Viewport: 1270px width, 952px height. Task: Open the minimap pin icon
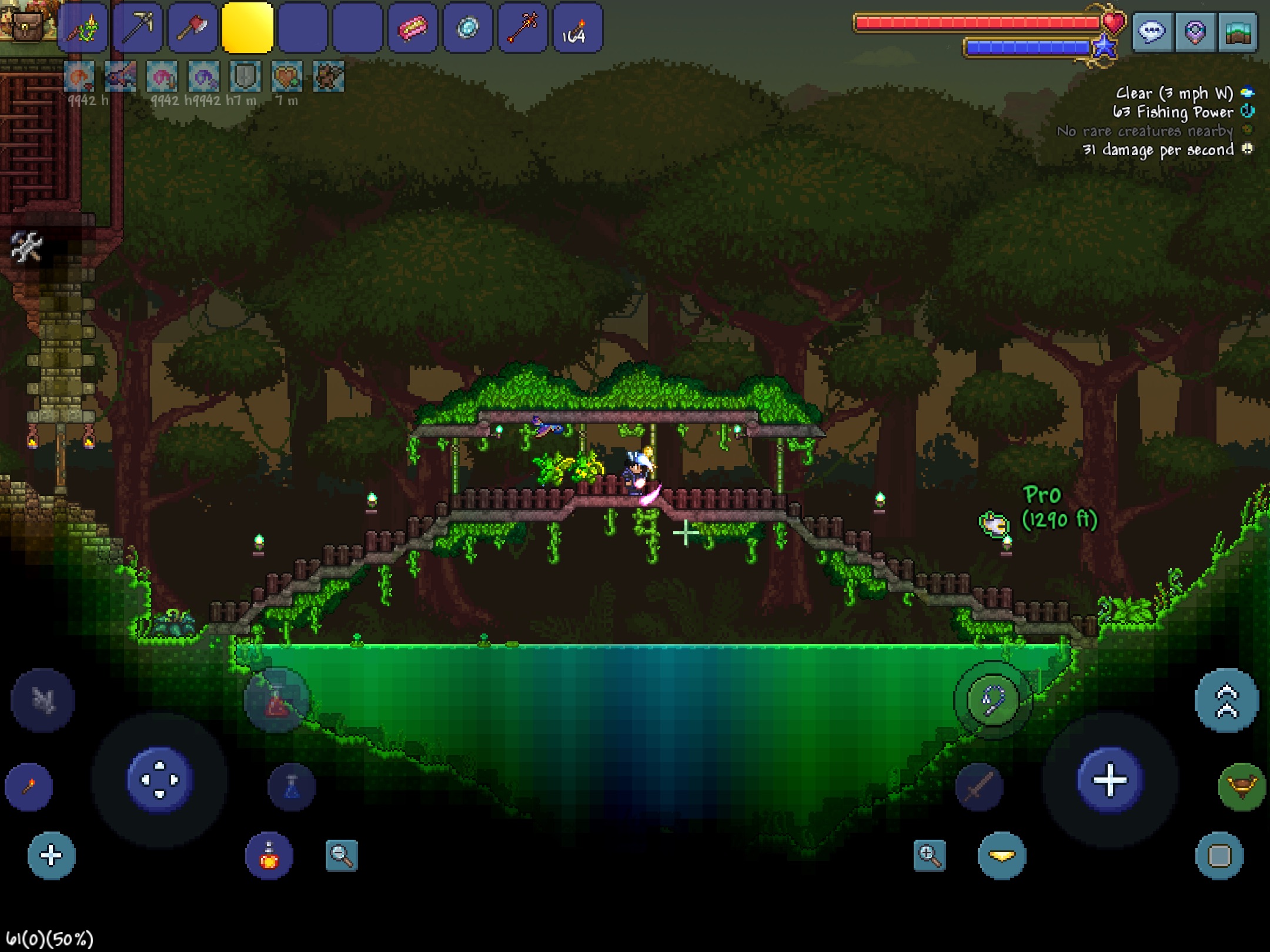[x=1195, y=32]
